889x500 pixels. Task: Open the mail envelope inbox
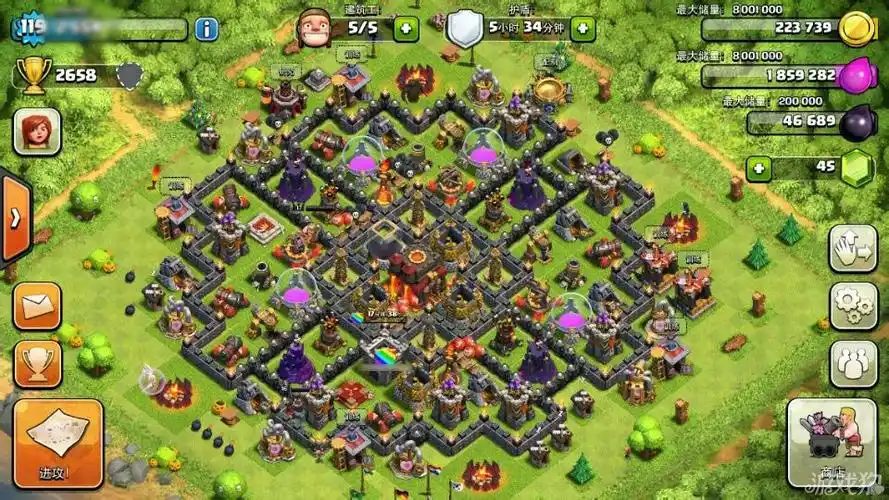[37, 307]
